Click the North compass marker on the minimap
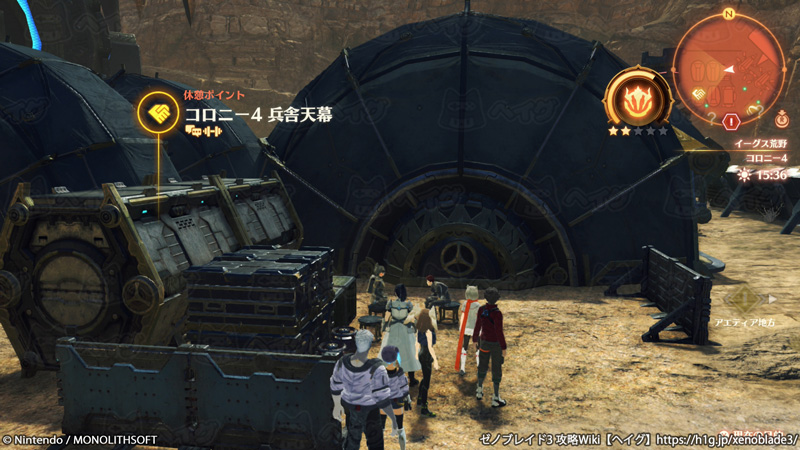 pyautogui.click(x=729, y=14)
